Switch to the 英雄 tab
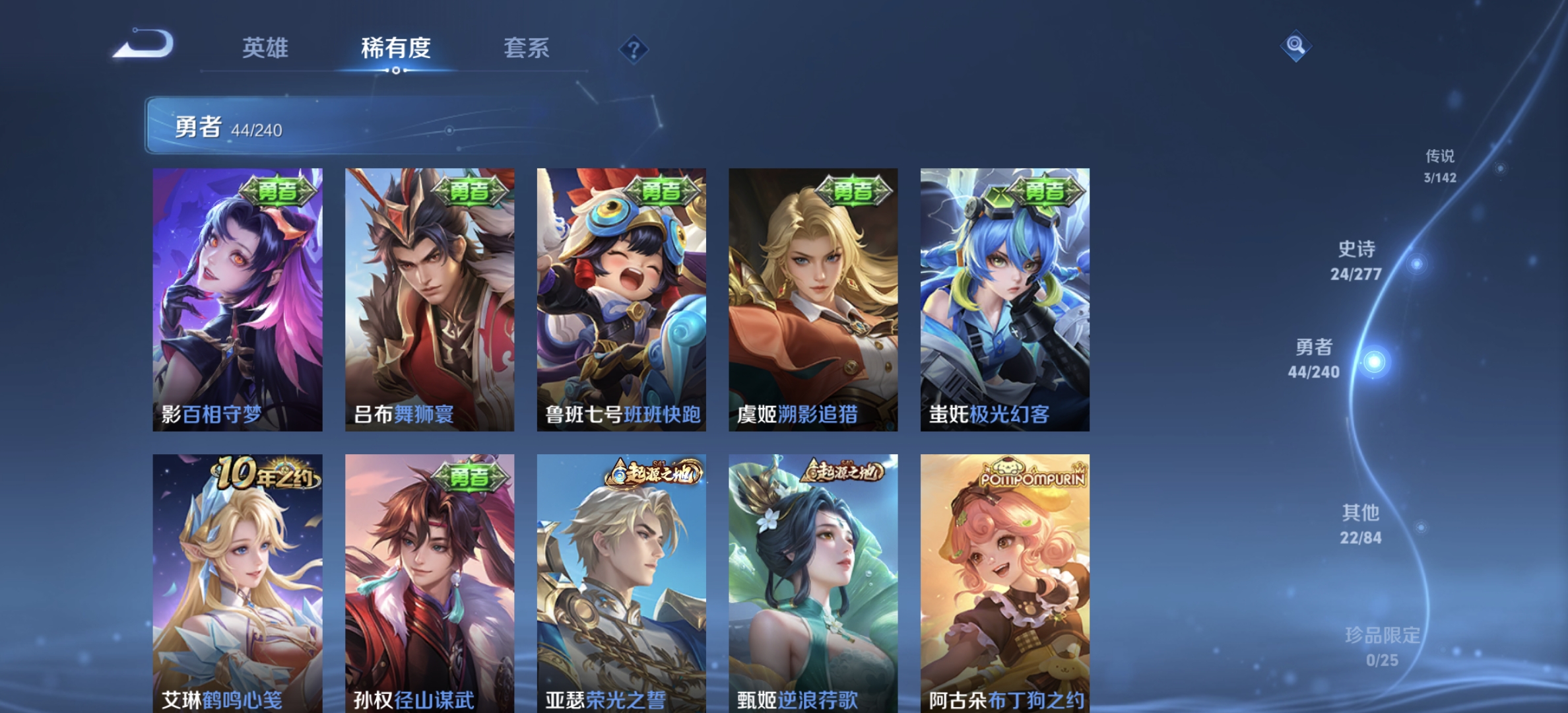 (267, 48)
